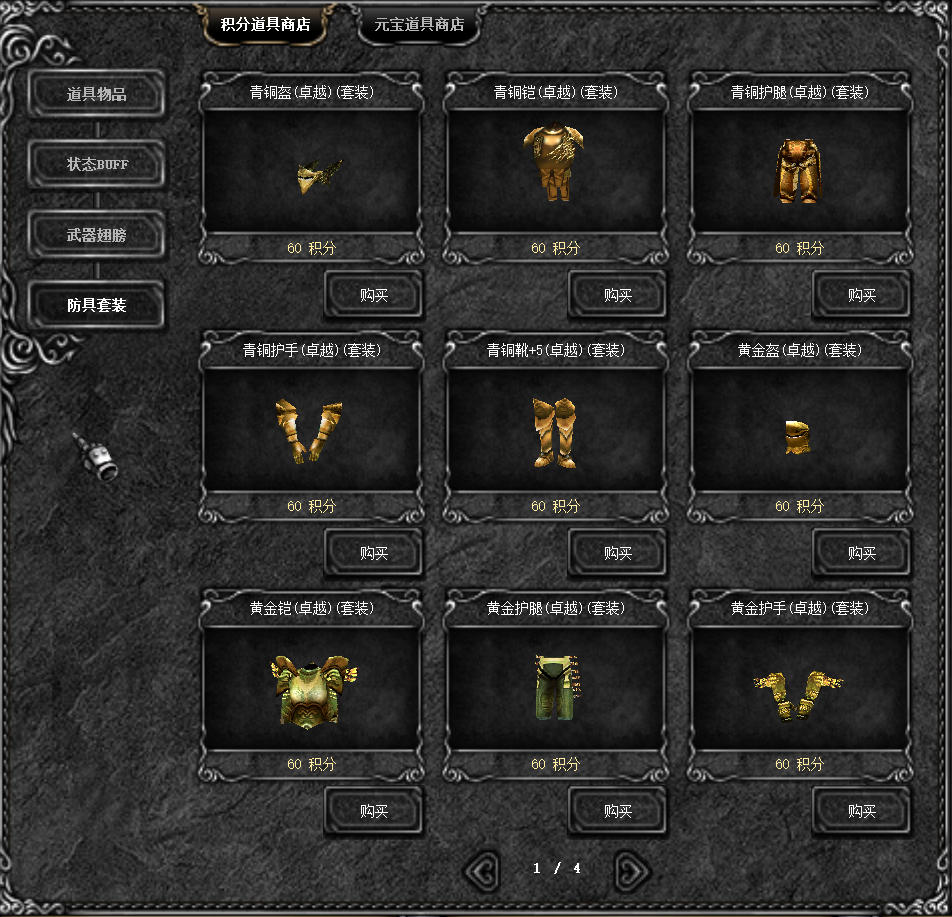Select the 防具套装 category
The width and height of the screenshot is (952, 917).
click(96, 305)
